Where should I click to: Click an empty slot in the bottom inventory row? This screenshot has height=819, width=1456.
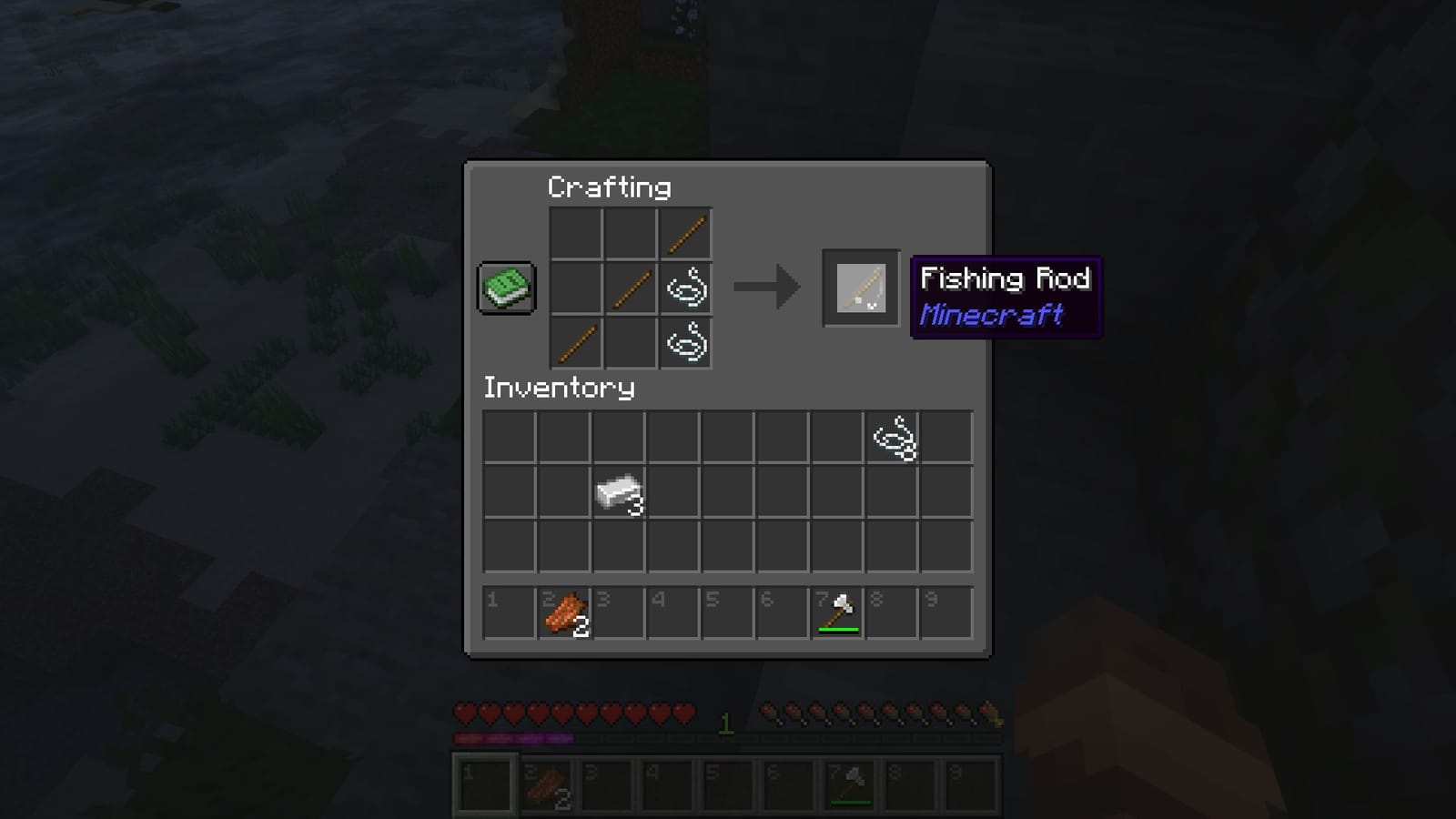coord(511,546)
